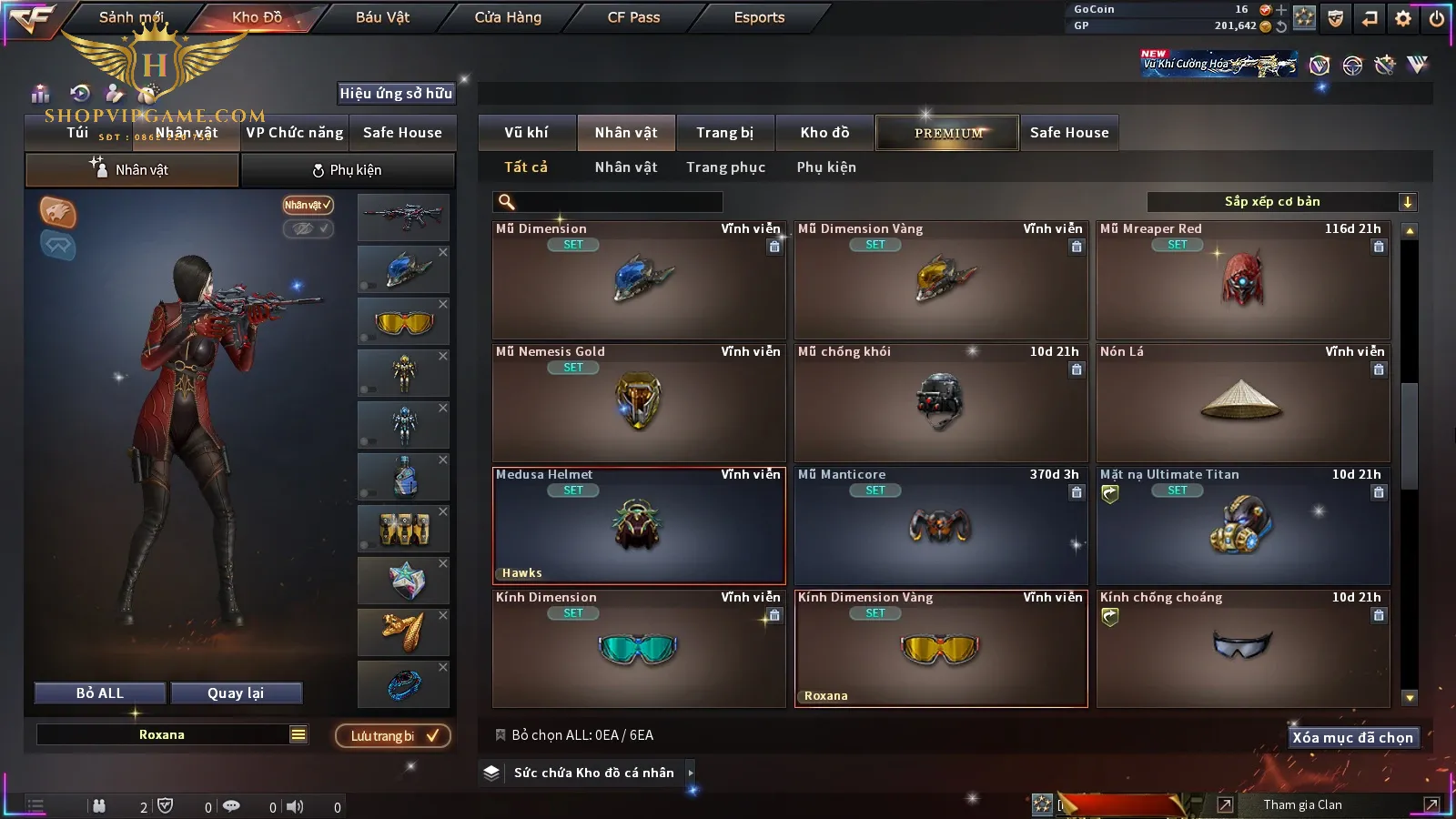Go to the Cửa Hàng shop
1456x819 pixels.
(x=508, y=17)
